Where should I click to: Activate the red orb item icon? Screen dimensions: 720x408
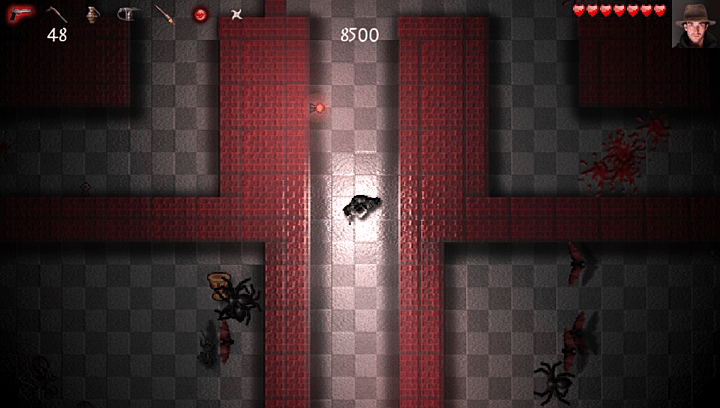[x=199, y=14]
